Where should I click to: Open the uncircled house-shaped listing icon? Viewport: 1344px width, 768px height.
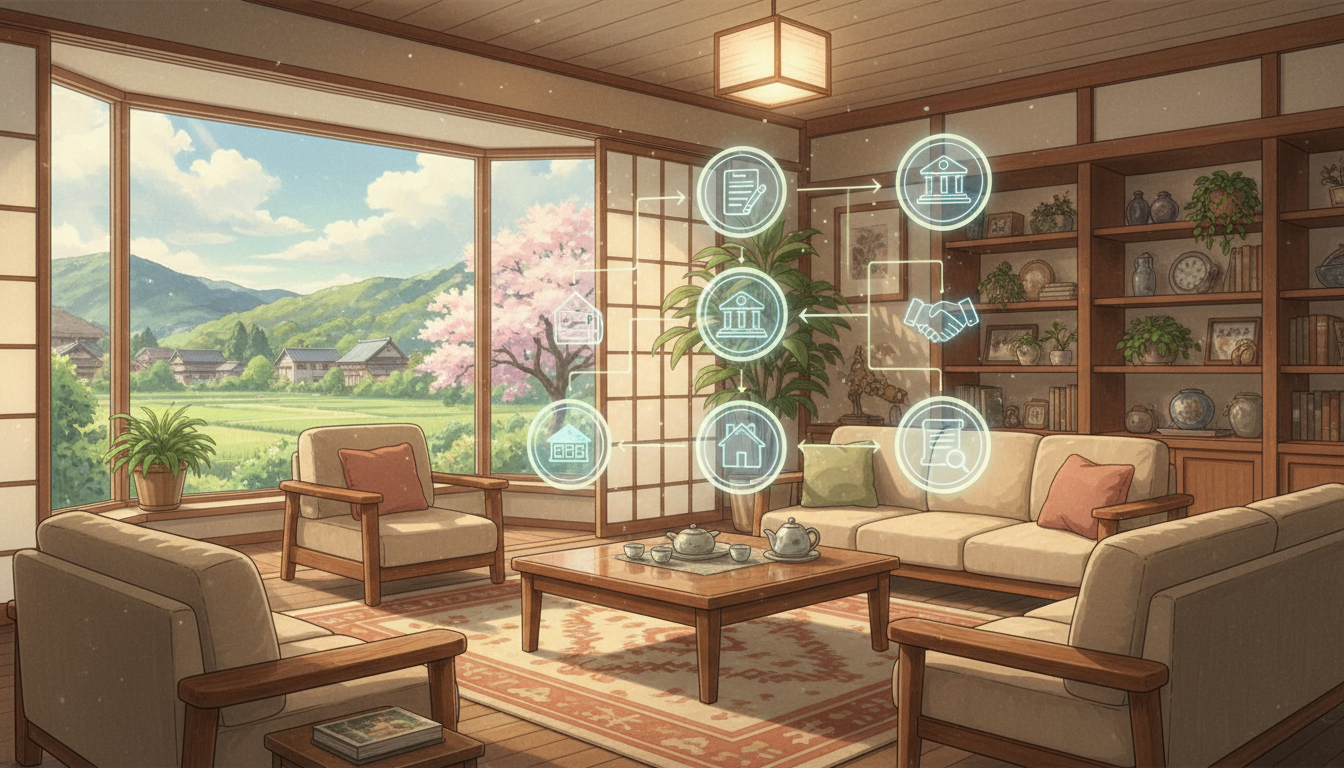point(578,320)
